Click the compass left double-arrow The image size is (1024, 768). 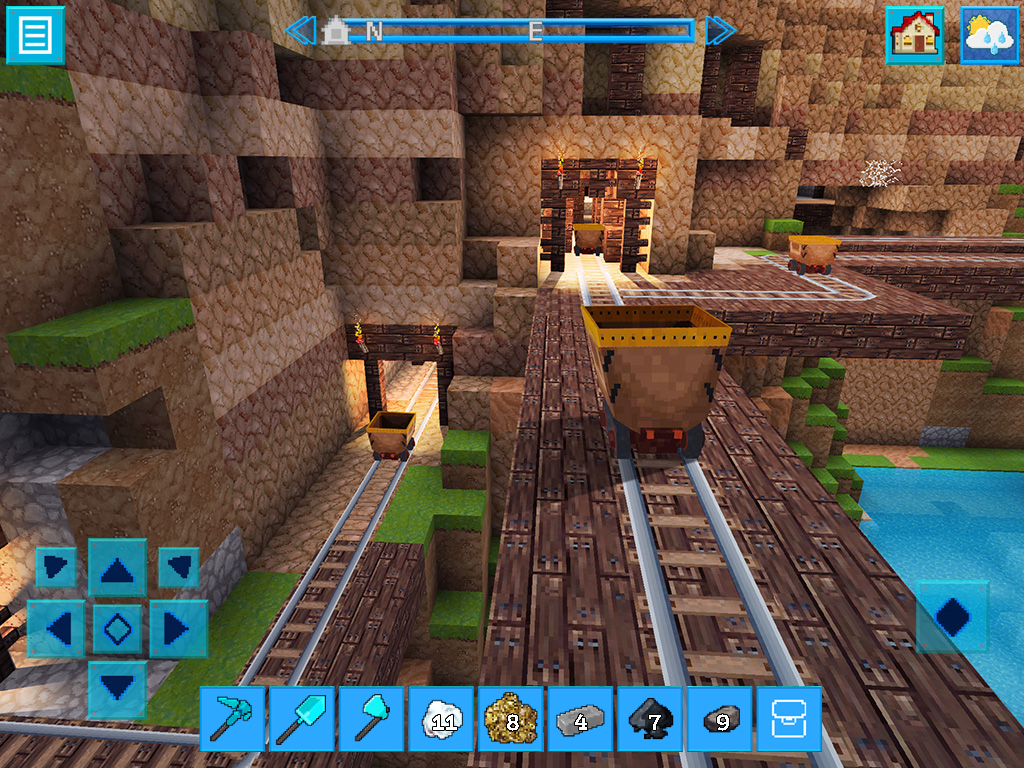(300, 31)
